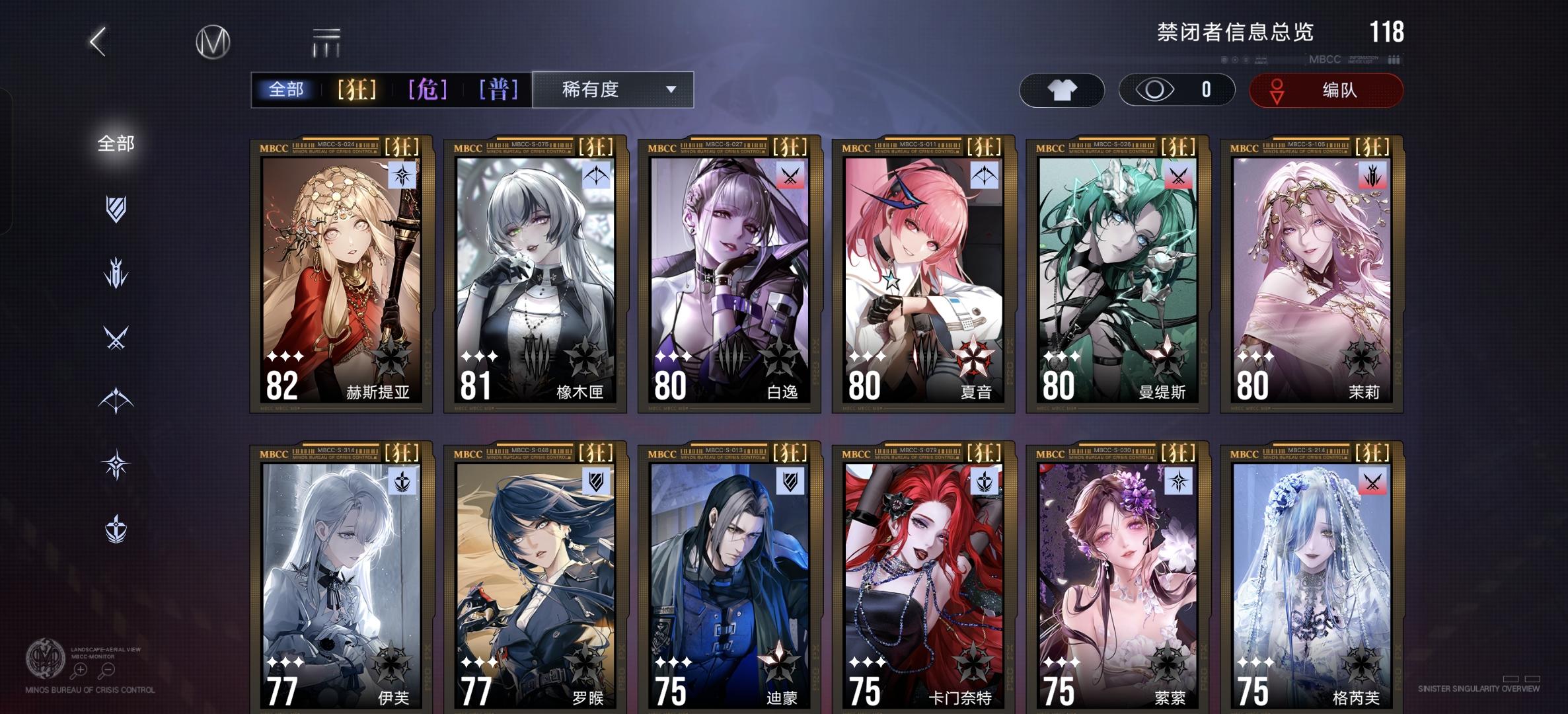
Task: Open the 稀有度 sorting dropdown
Action: coord(613,89)
